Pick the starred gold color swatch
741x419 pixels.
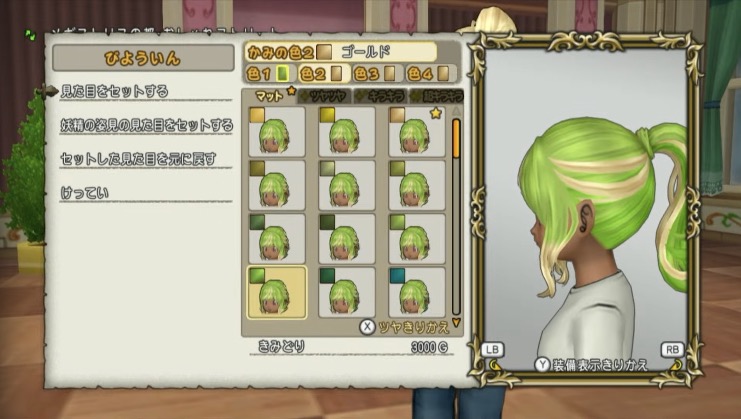click(417, 131)
